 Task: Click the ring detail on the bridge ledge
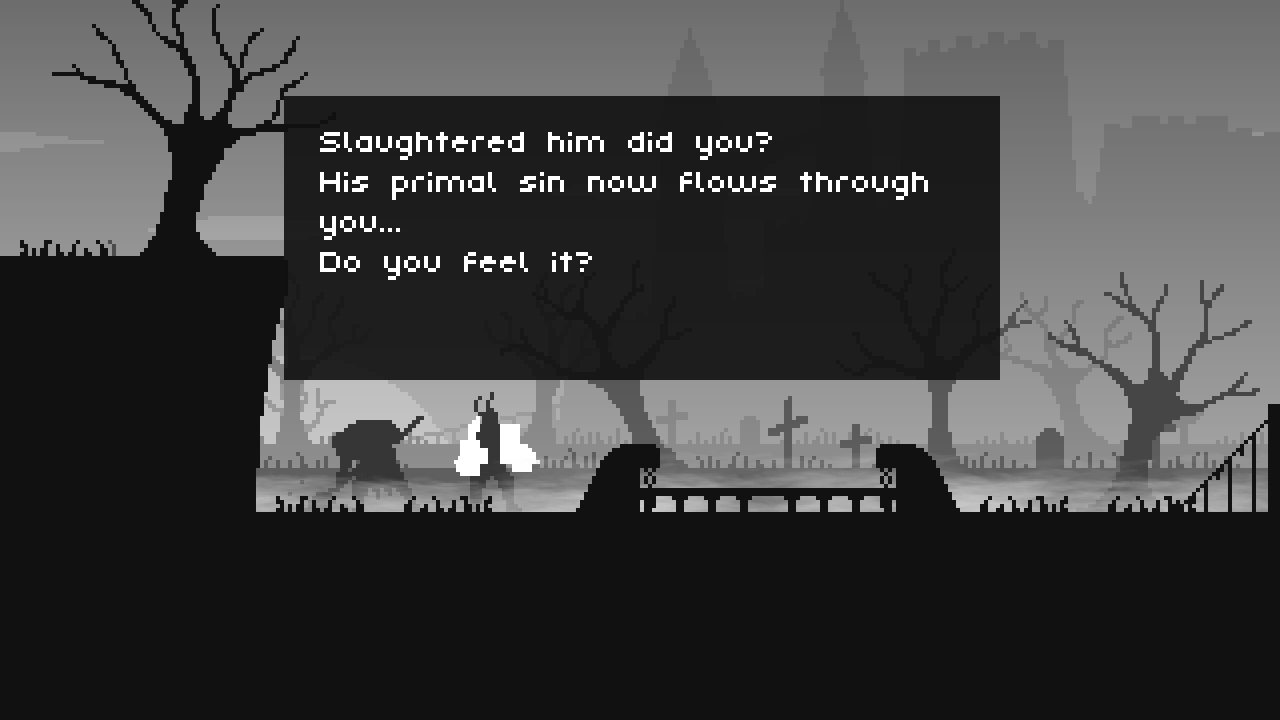(648, 480)
